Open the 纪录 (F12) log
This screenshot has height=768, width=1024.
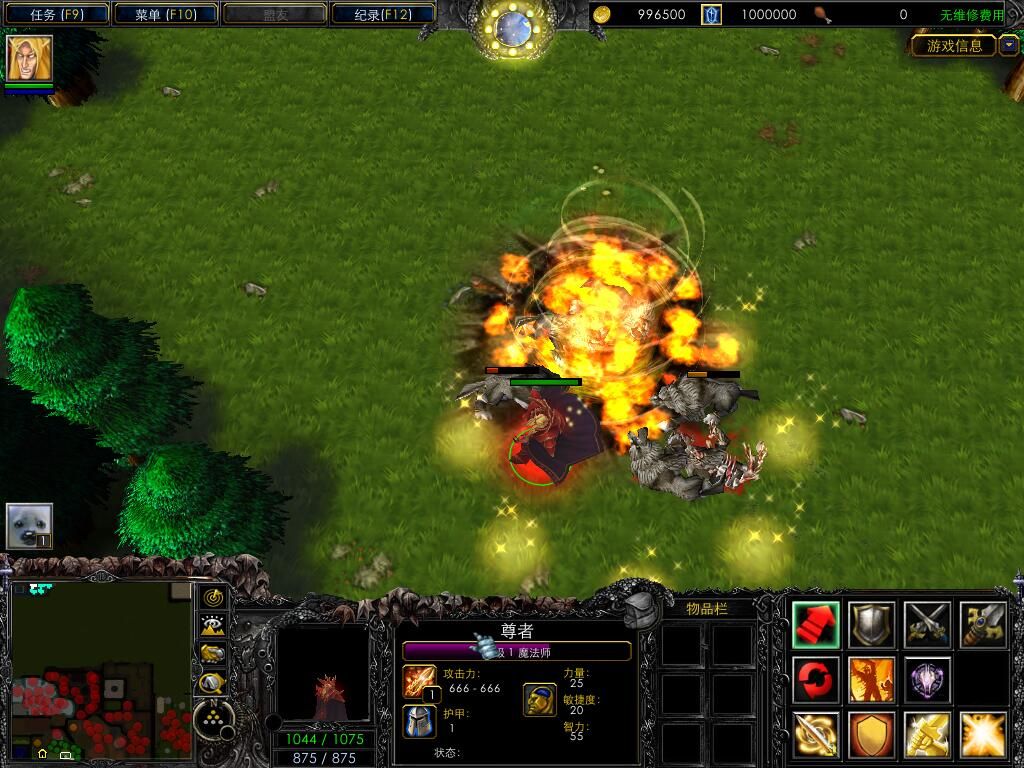pos(382,14)
